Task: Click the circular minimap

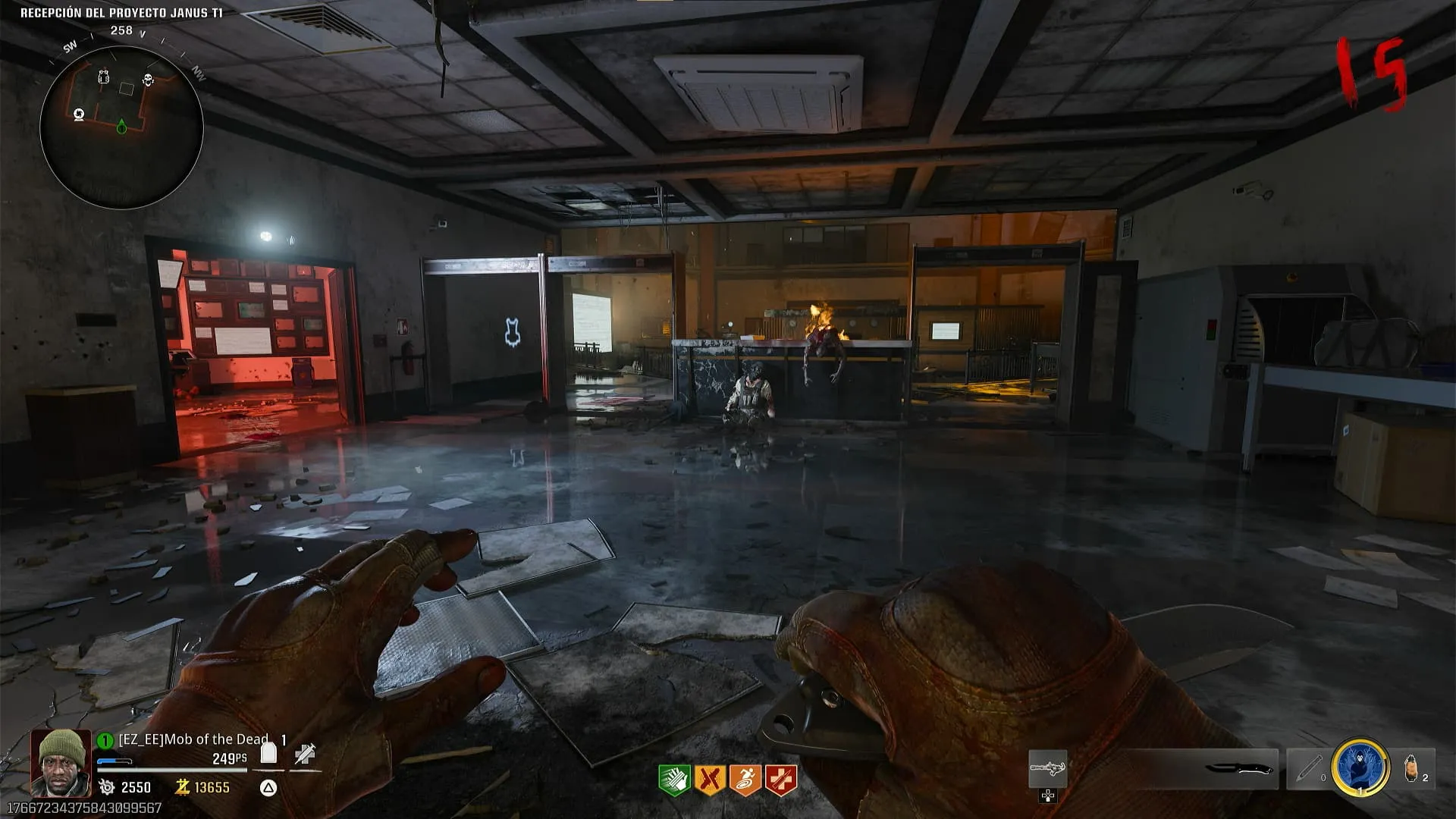Action: [x=121, y=127]
